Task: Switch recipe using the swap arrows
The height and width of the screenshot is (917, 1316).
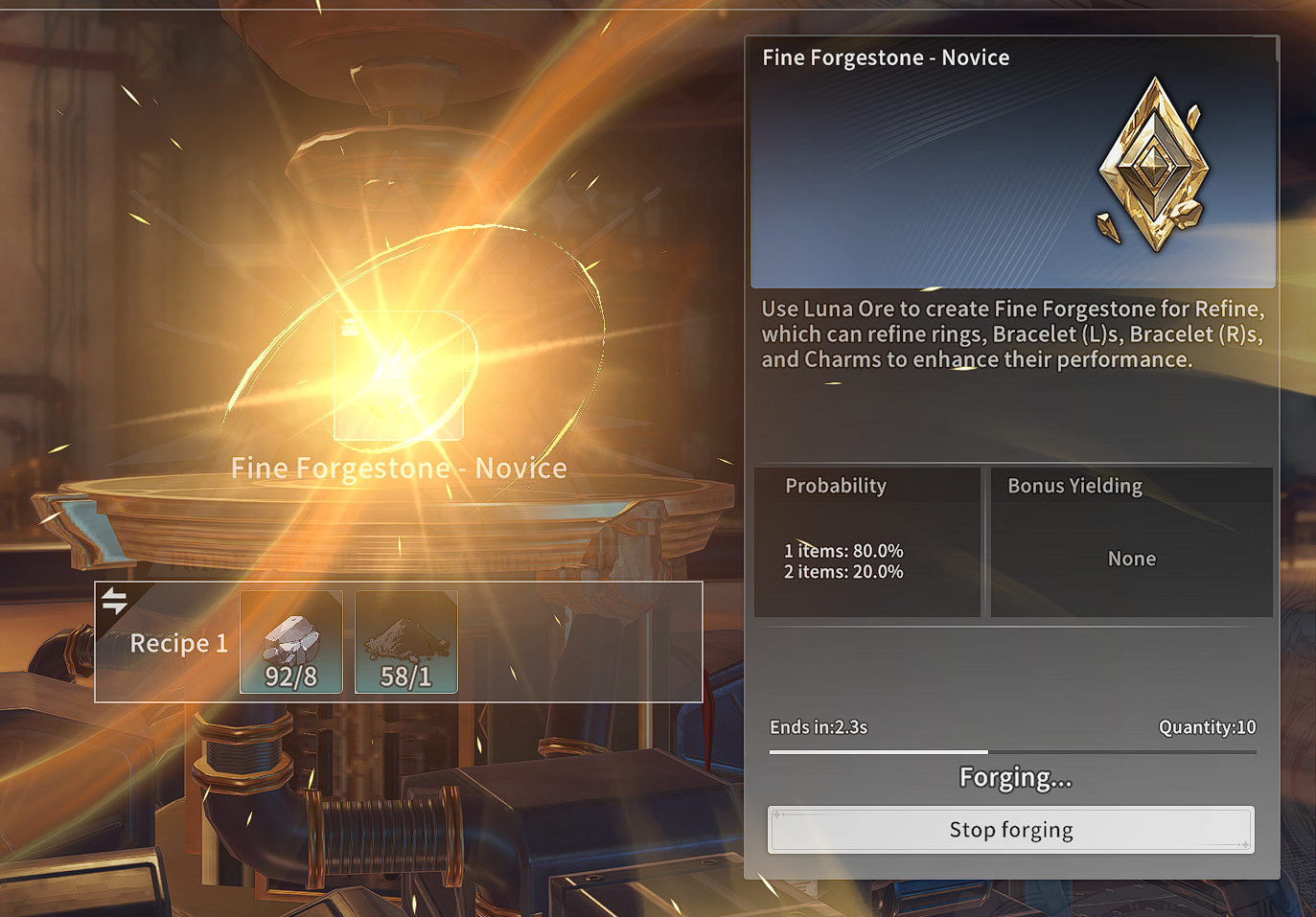Action: tap(115, 601)
